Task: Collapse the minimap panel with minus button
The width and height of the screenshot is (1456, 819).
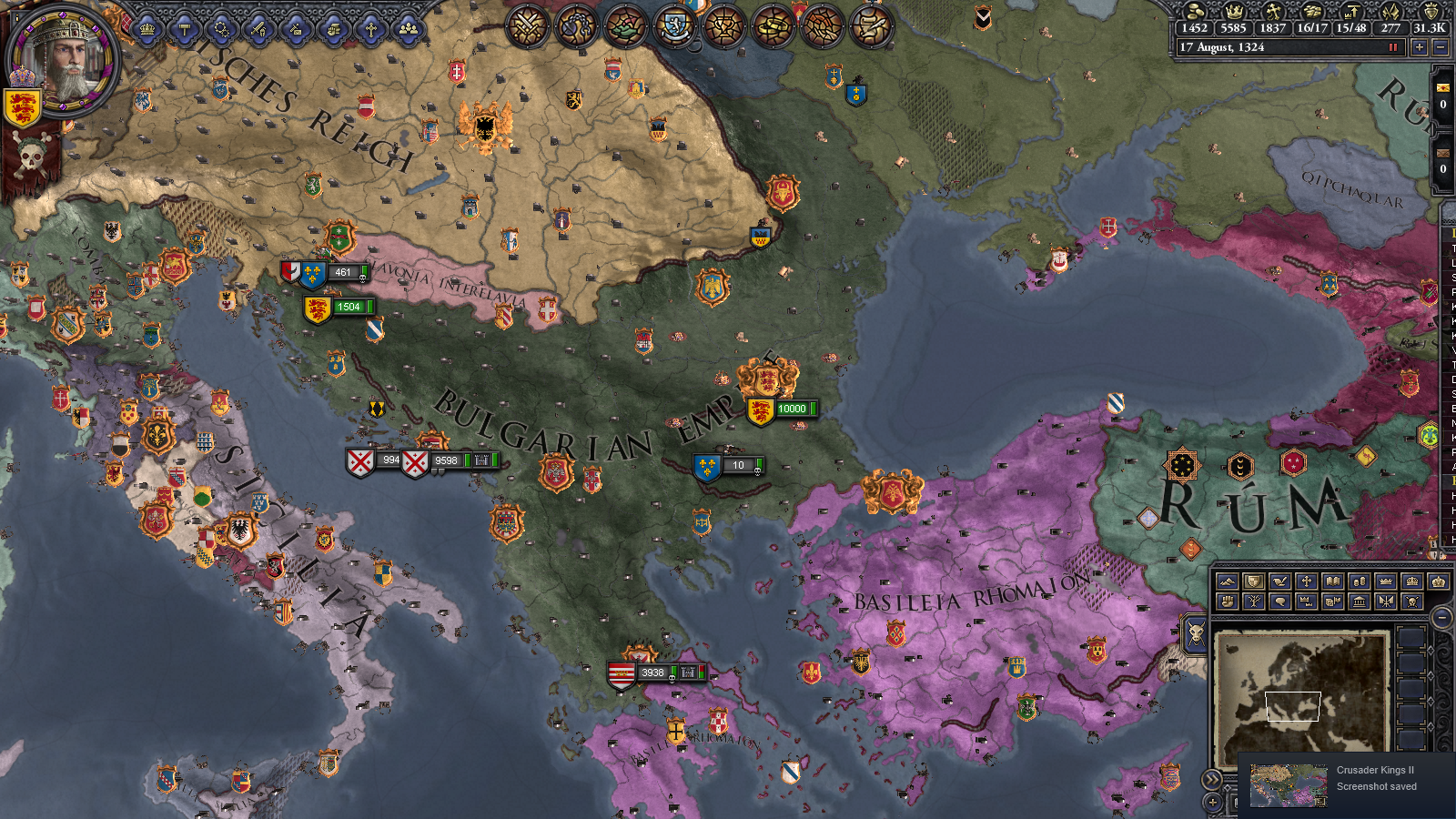Action: click(1442, 617)
